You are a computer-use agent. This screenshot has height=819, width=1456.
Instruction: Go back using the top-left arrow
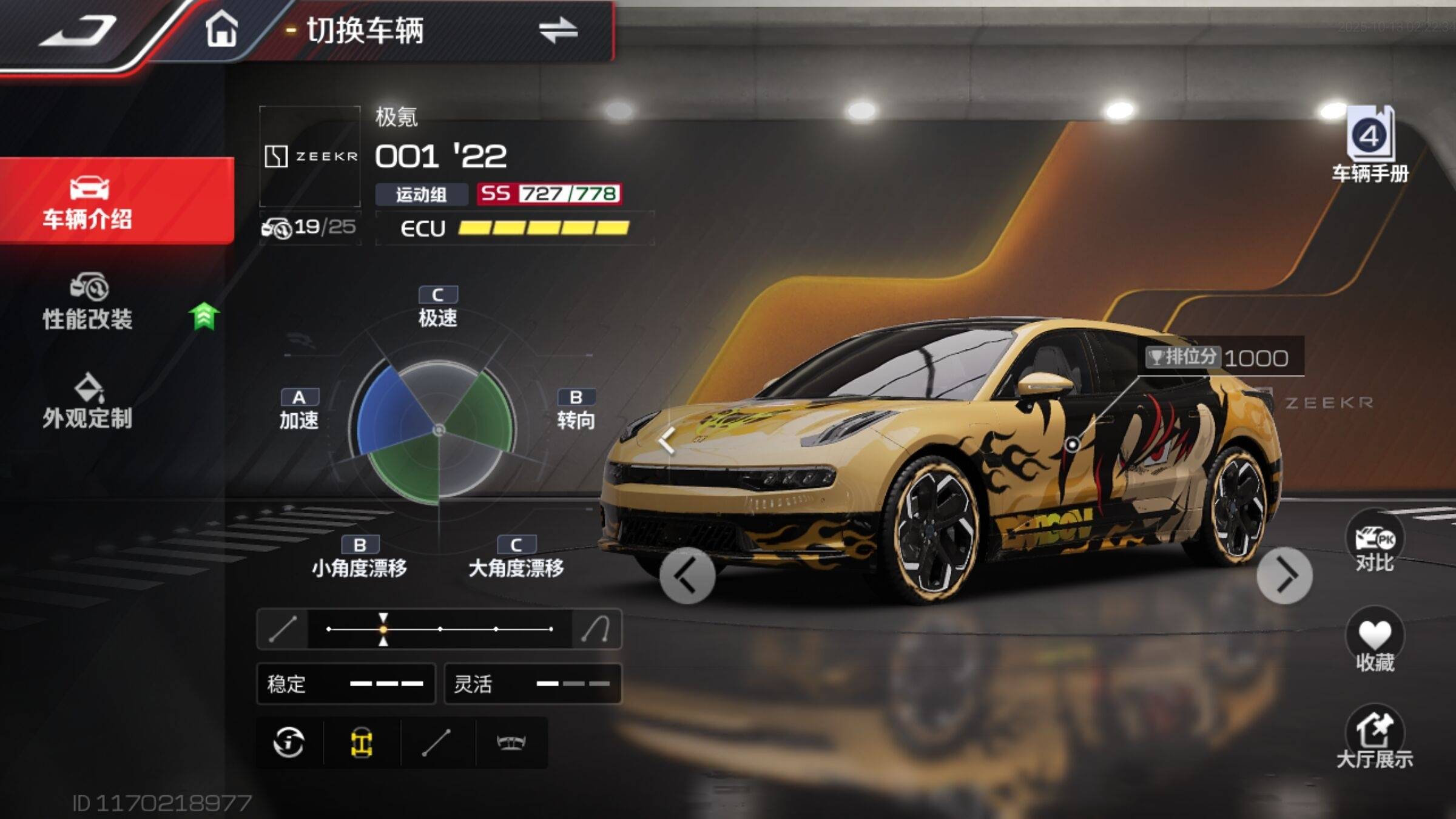[x=78, y=30]
